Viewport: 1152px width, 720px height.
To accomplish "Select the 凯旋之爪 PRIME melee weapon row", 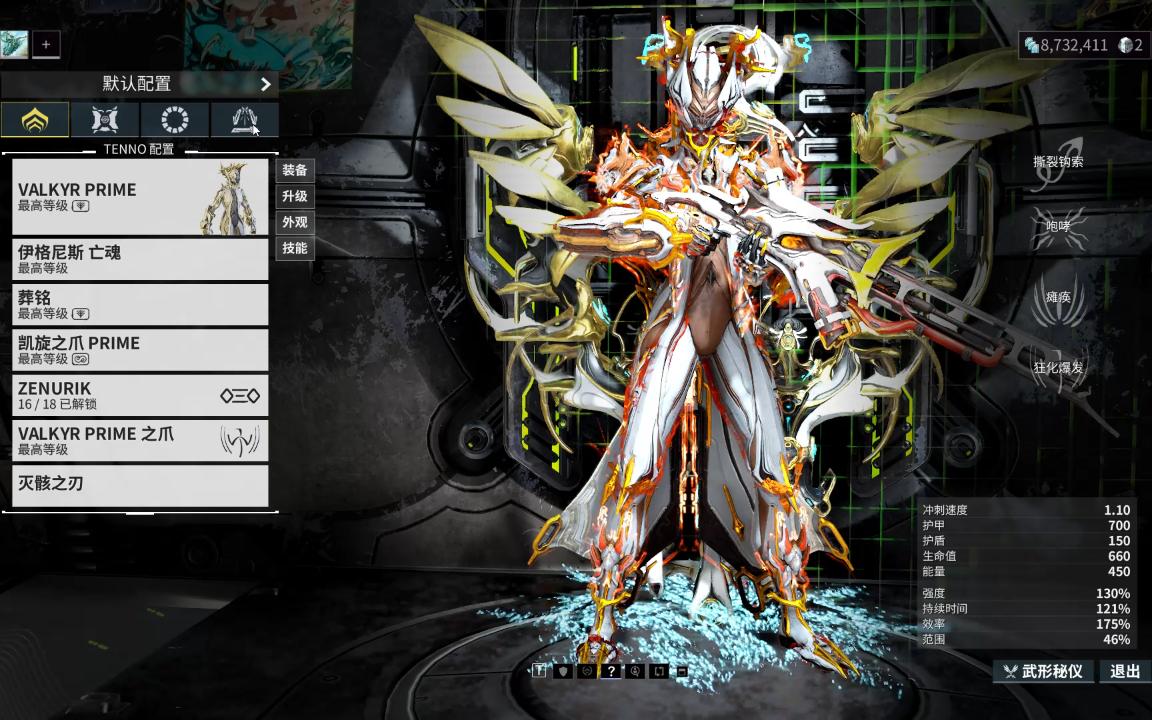I will point(140,350).
